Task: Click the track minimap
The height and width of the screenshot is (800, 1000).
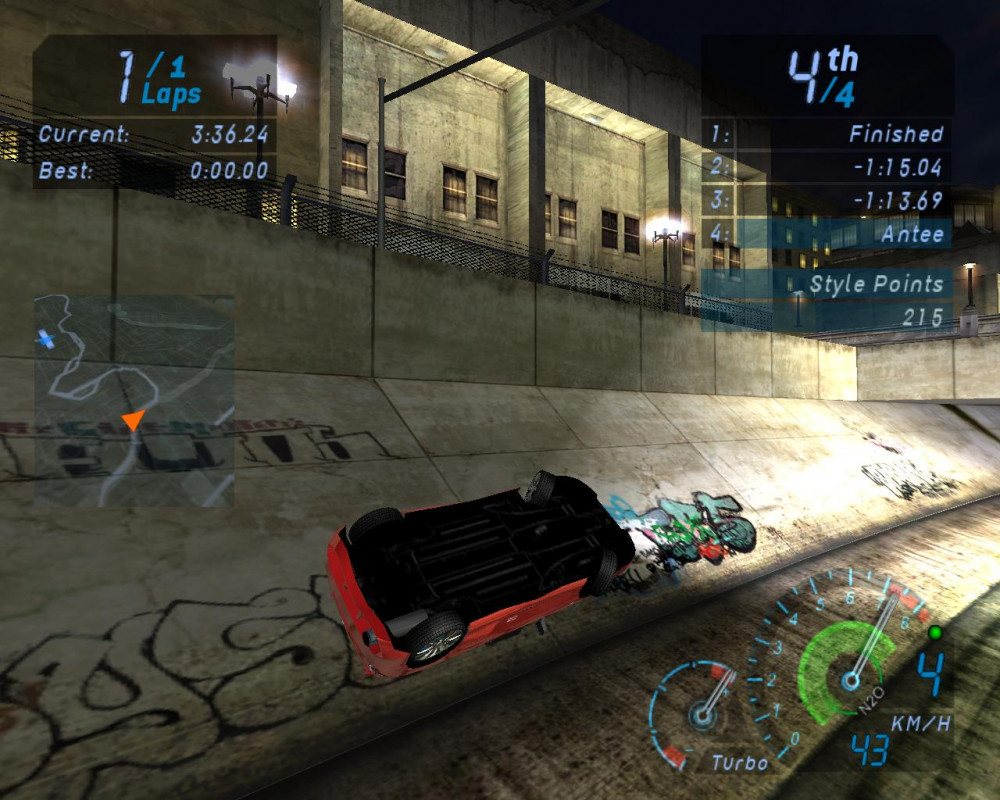Action: point(134,400)
